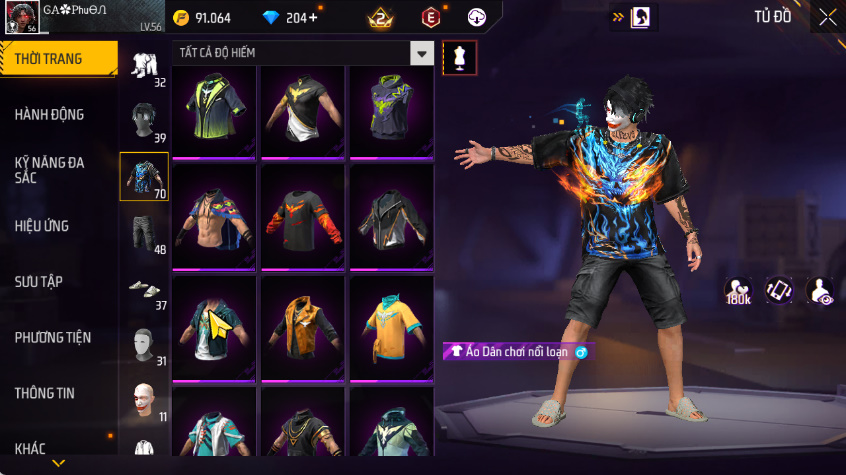The height and width of the screenshot is (475, 846).
Task: Open the cloud download icon
Action: click(x=477, y=18)
